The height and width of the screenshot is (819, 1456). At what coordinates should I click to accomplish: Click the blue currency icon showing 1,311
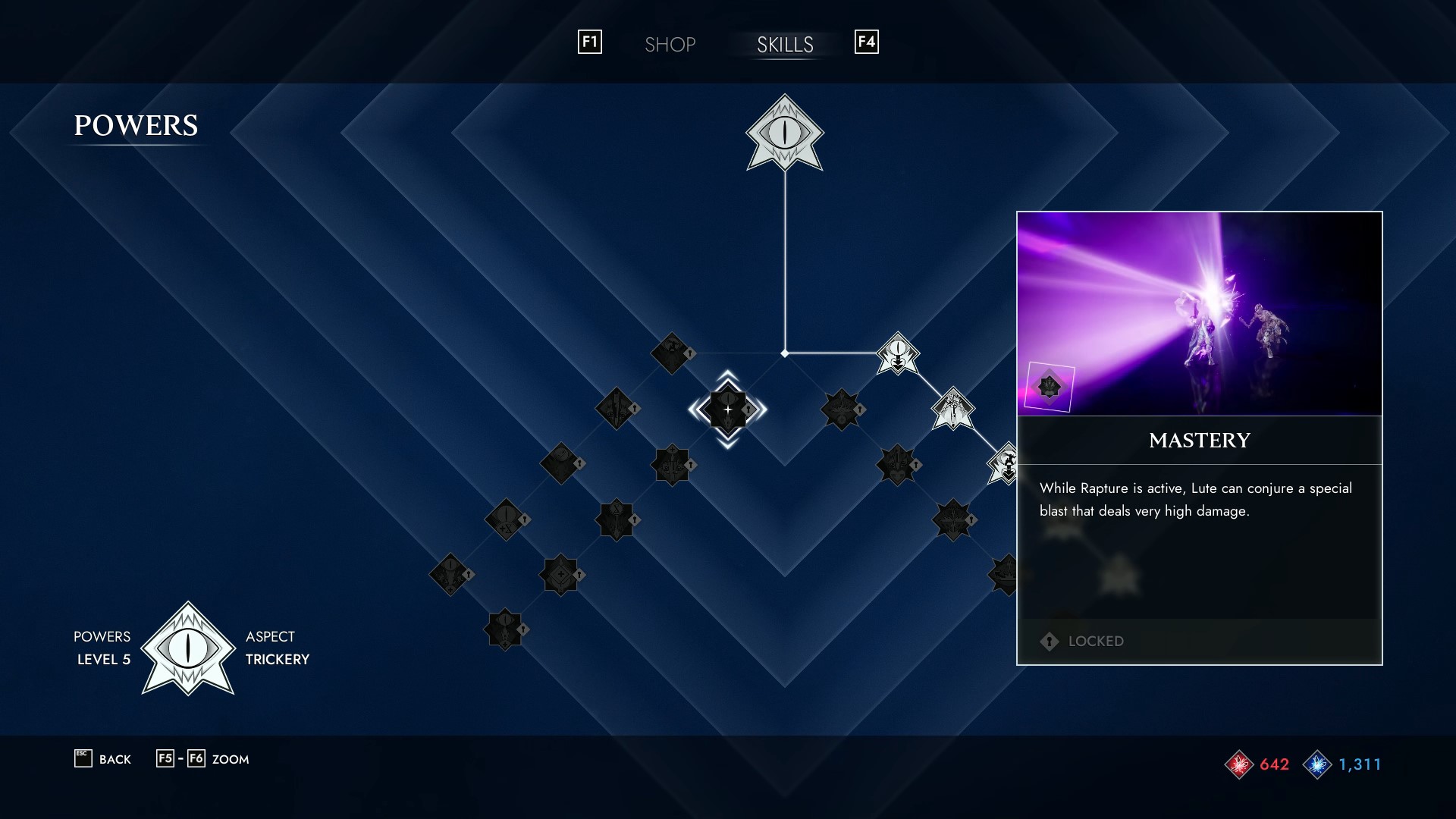coord(1318,764)
